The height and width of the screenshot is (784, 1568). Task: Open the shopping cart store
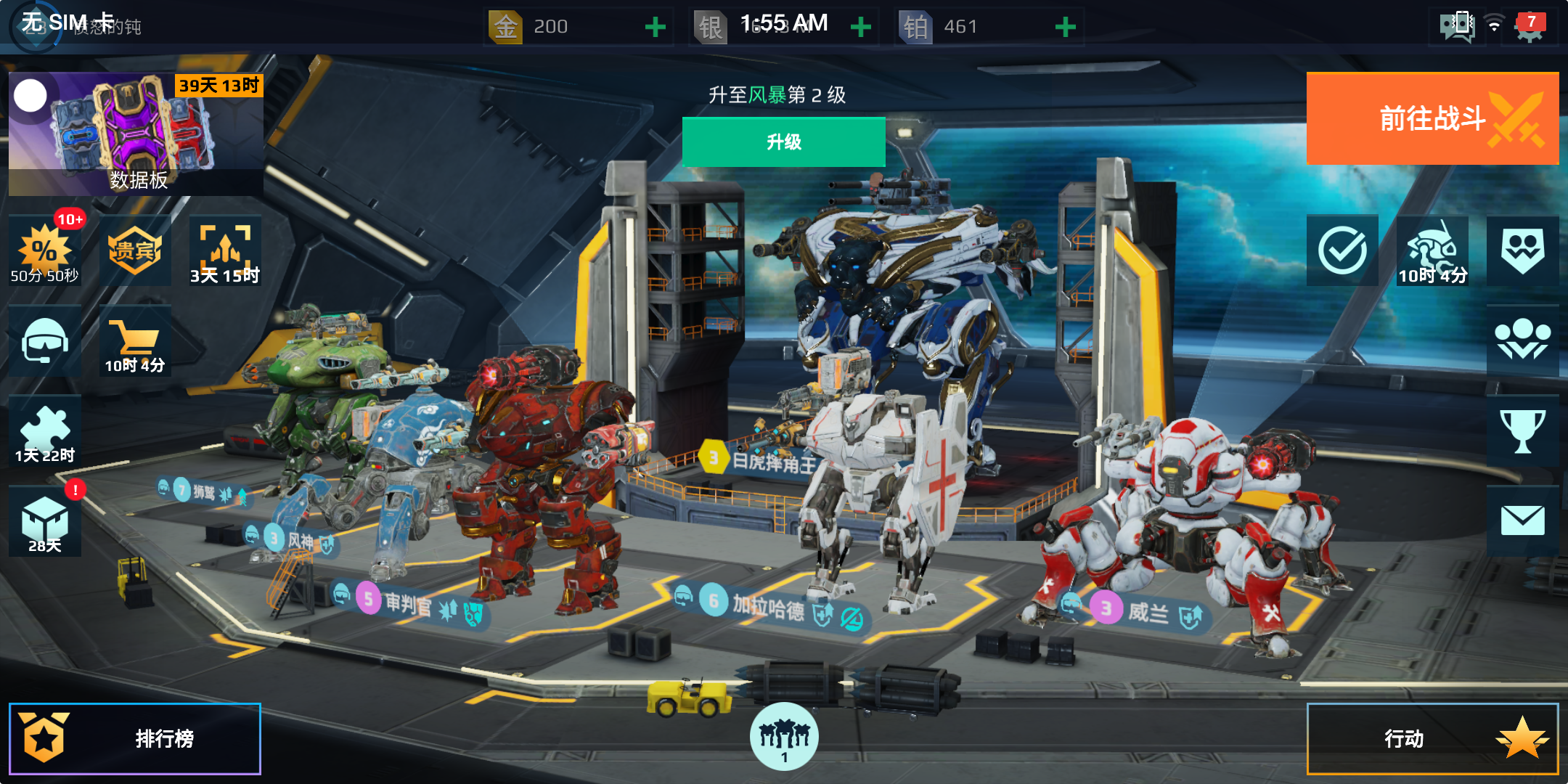point(135,341)
